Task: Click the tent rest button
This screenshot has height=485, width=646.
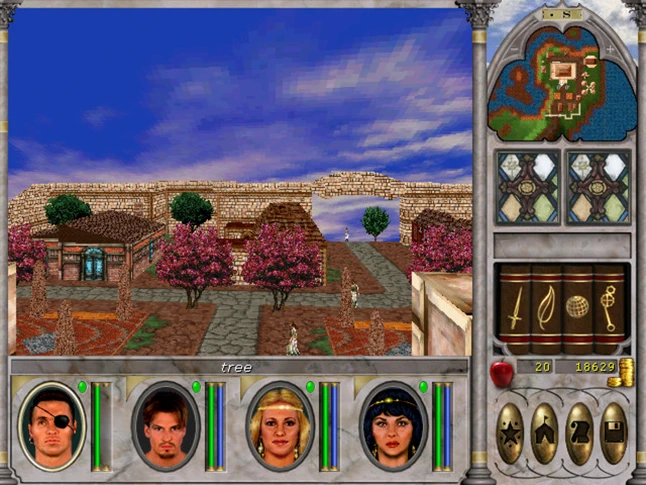Action: click(545, 432)
